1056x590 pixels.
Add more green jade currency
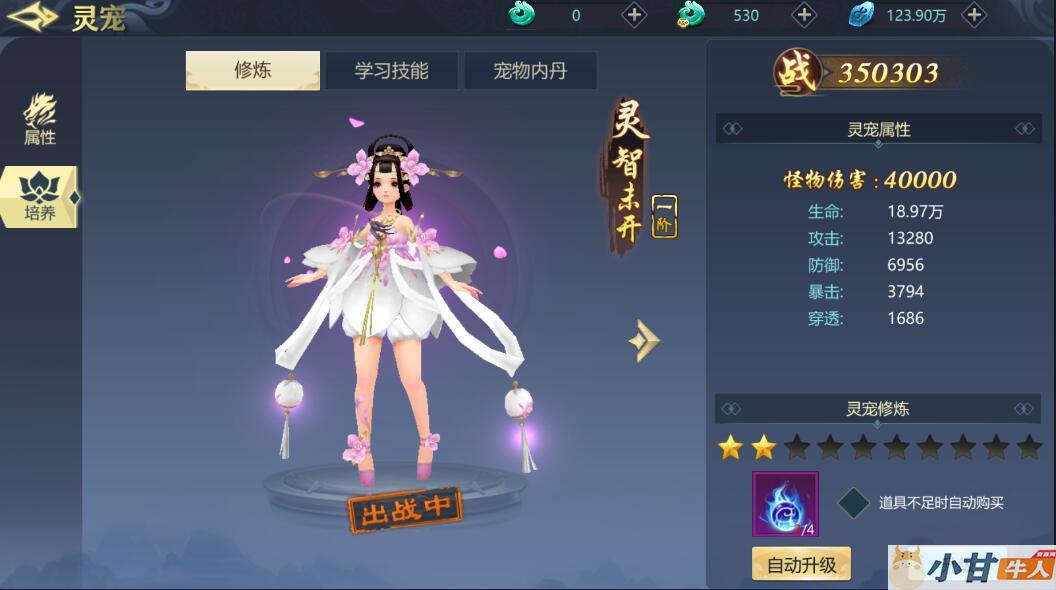coord(634,15)
